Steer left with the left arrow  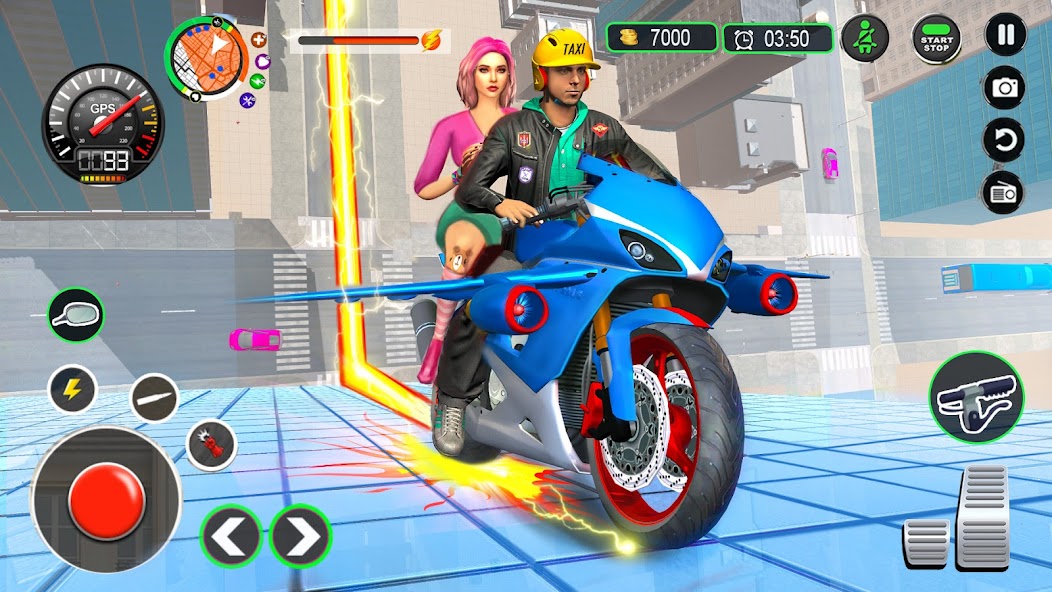click(x=231, y=537)
